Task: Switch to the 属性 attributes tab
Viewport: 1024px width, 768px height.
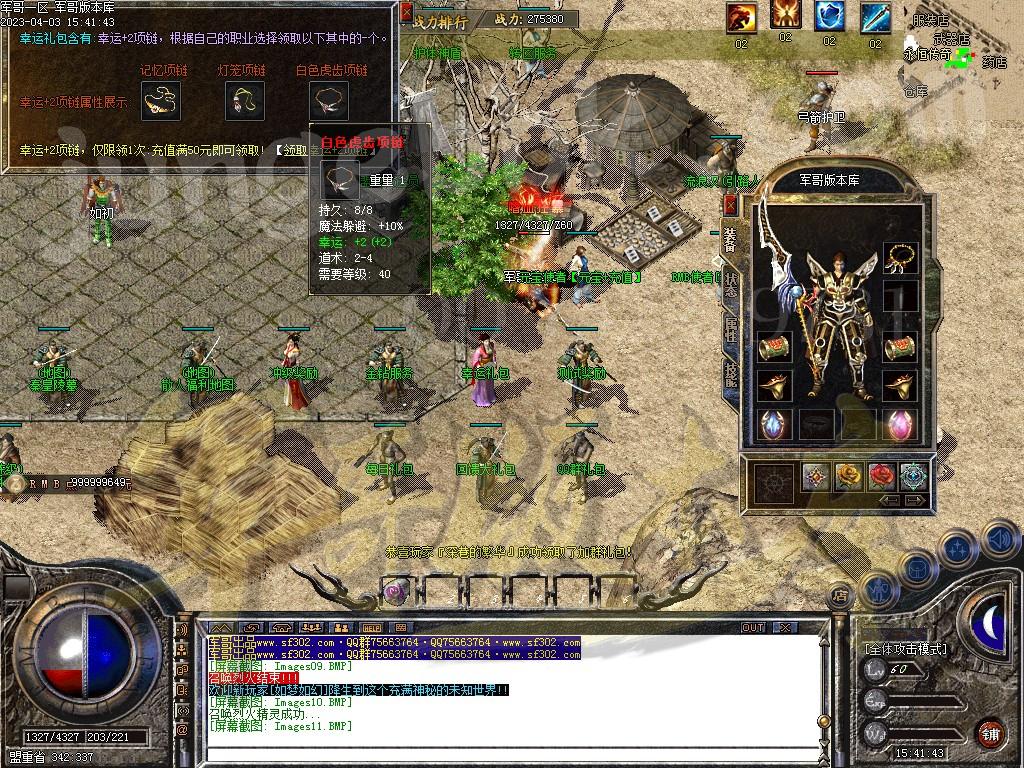Action: (x=732, y=330)
